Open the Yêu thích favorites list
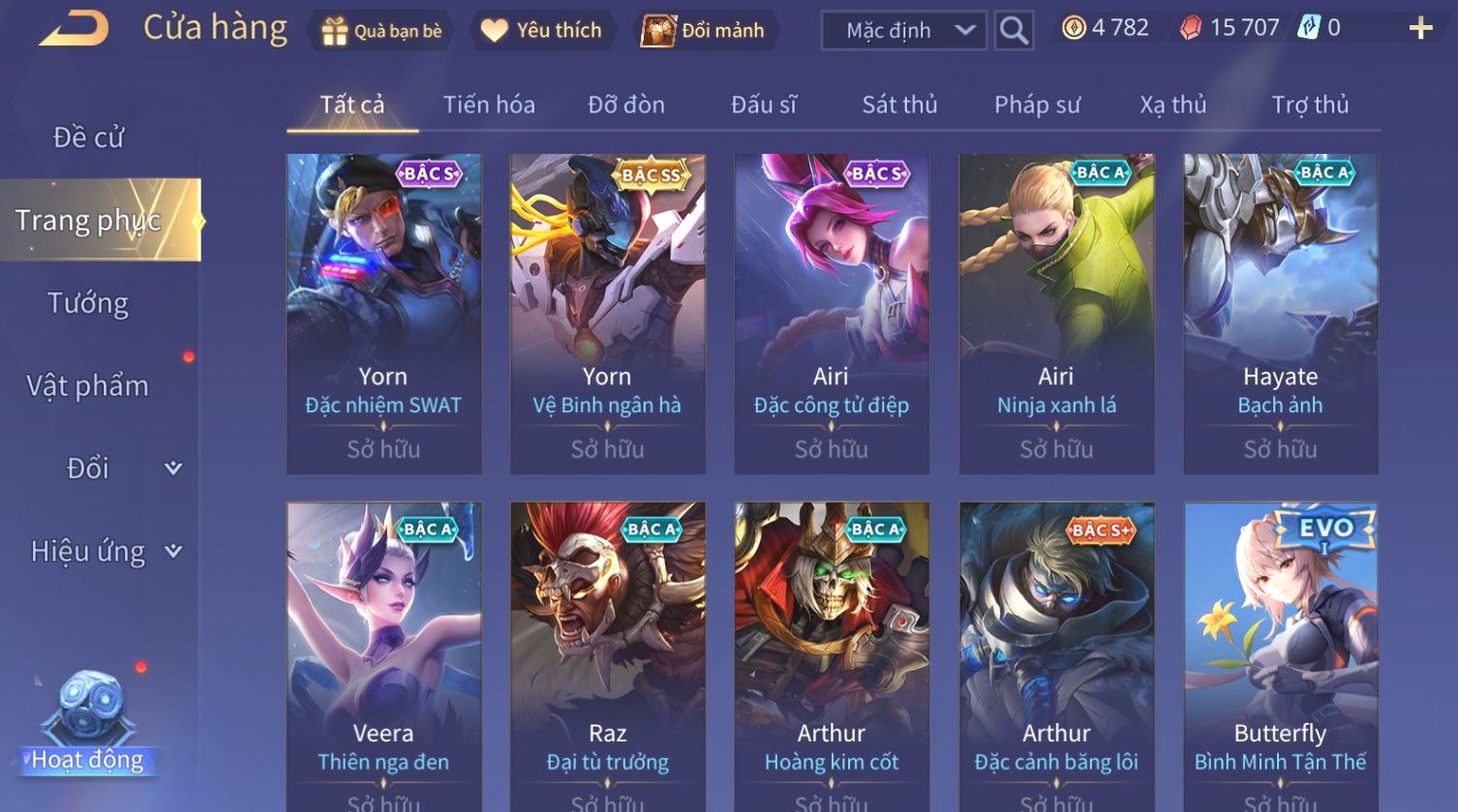The width and height of the screenshot is (1458, 812). coord(542,31)
